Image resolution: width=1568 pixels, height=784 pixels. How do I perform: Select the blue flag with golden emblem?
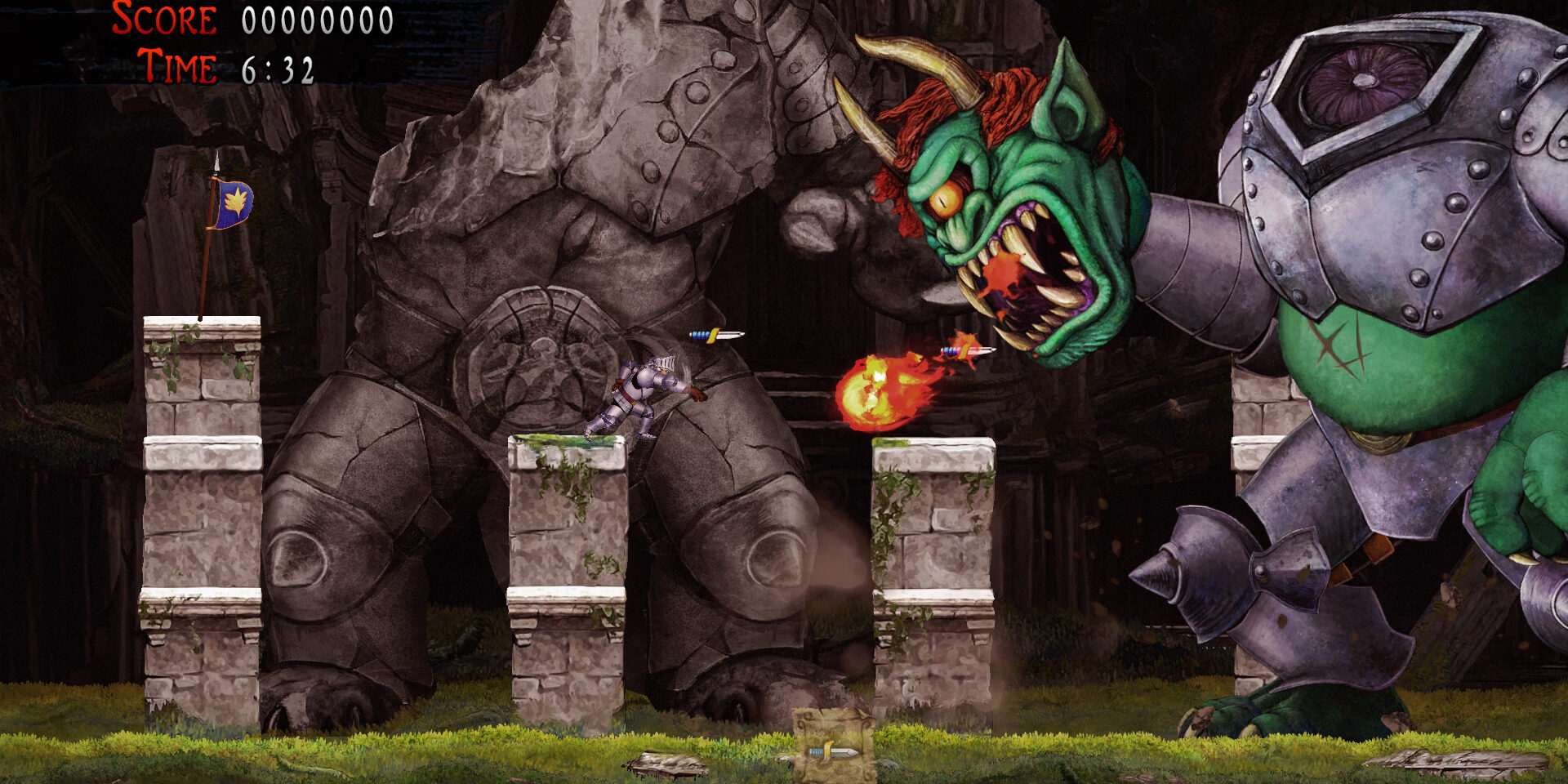click(235, 202)
